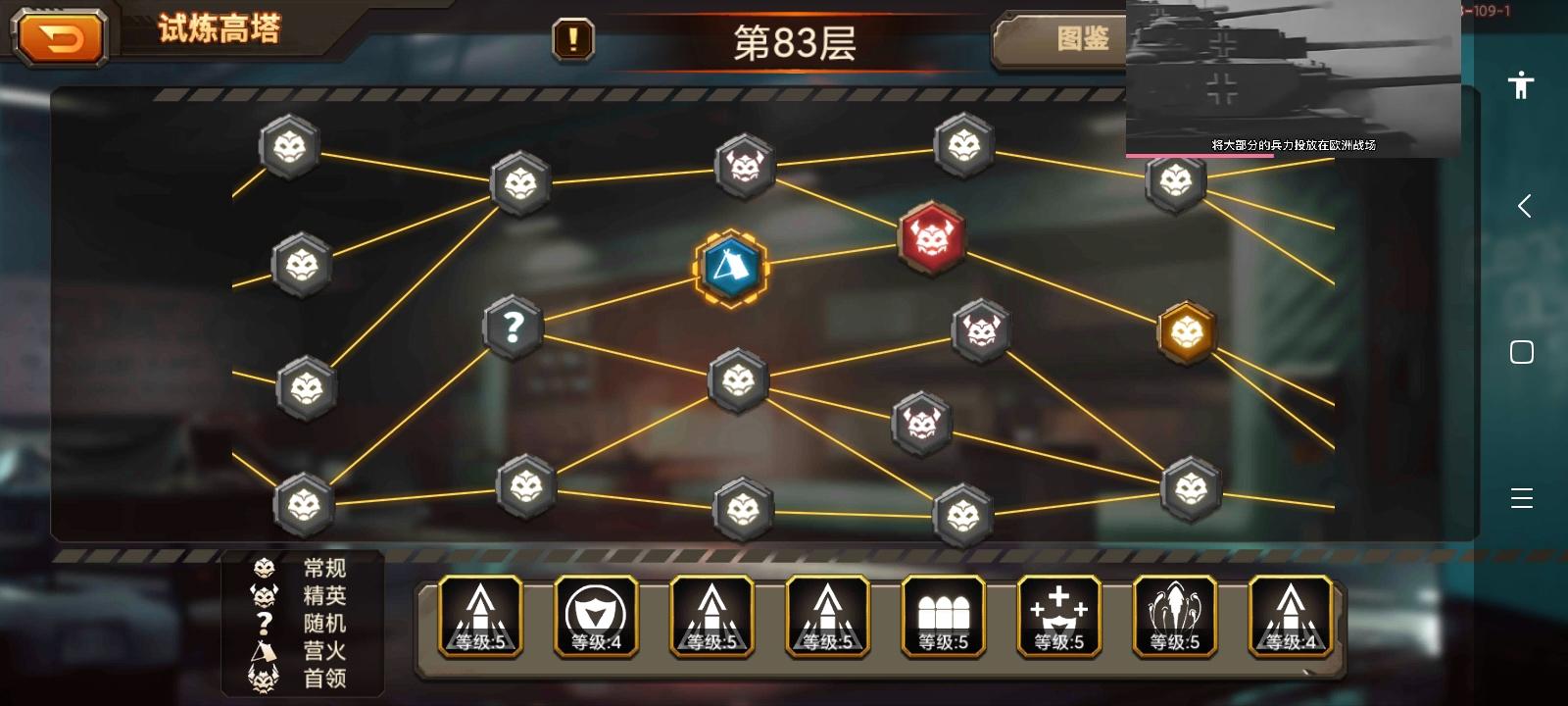Open the 图鉴 encyclopedia

[x=1083, y=40]
